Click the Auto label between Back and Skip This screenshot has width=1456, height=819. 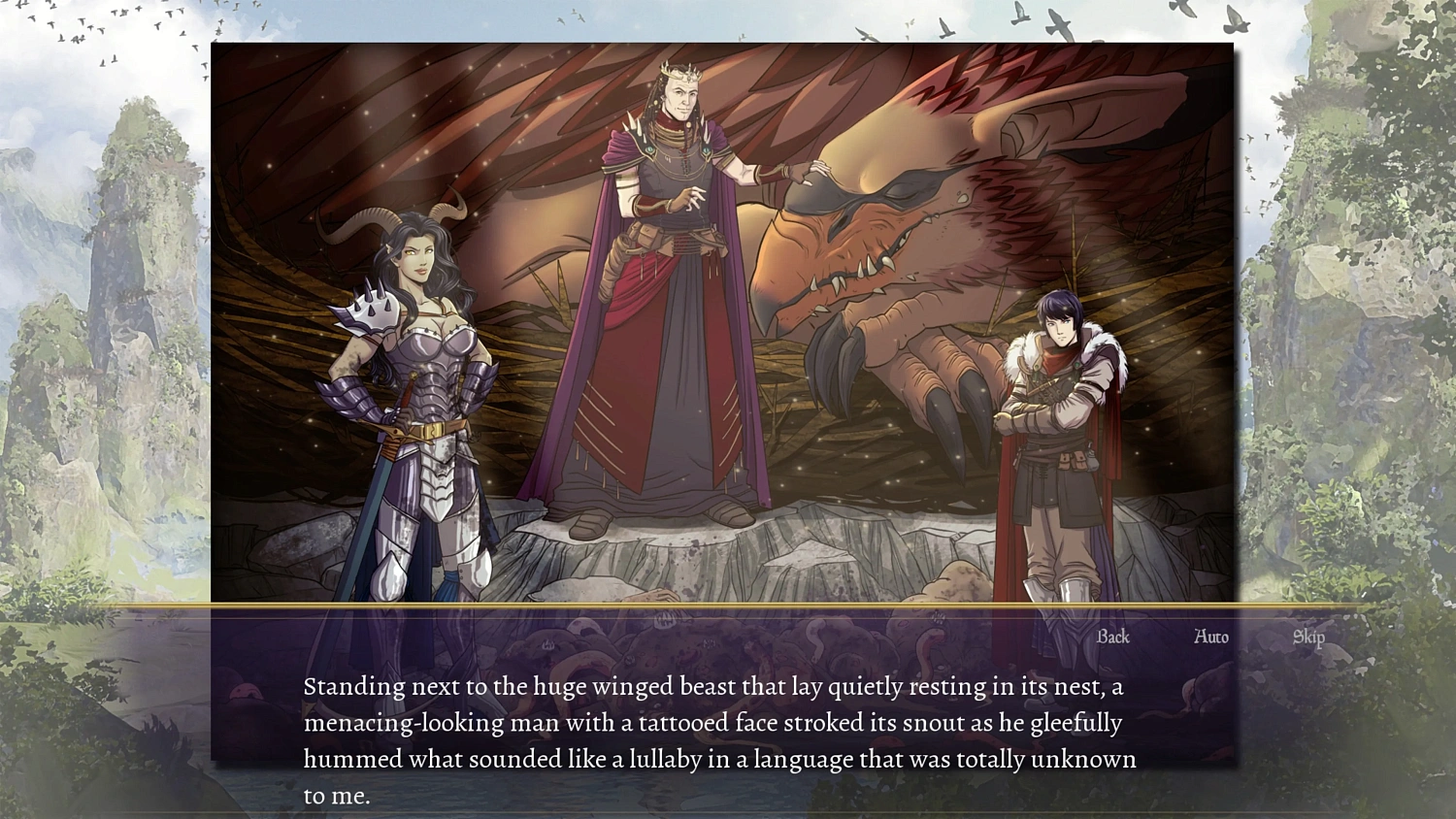click(1209, 638)
